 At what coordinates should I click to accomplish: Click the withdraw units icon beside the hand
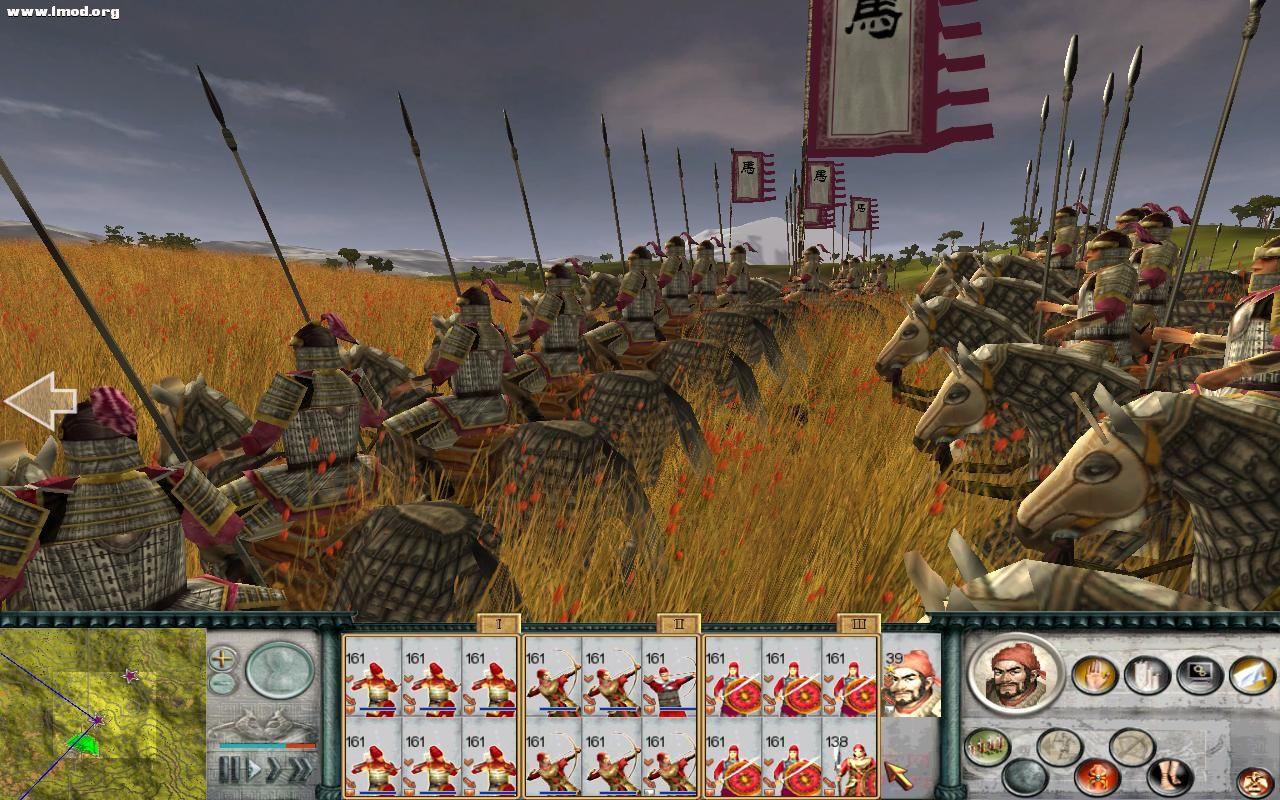click(x=1146, y=675)
